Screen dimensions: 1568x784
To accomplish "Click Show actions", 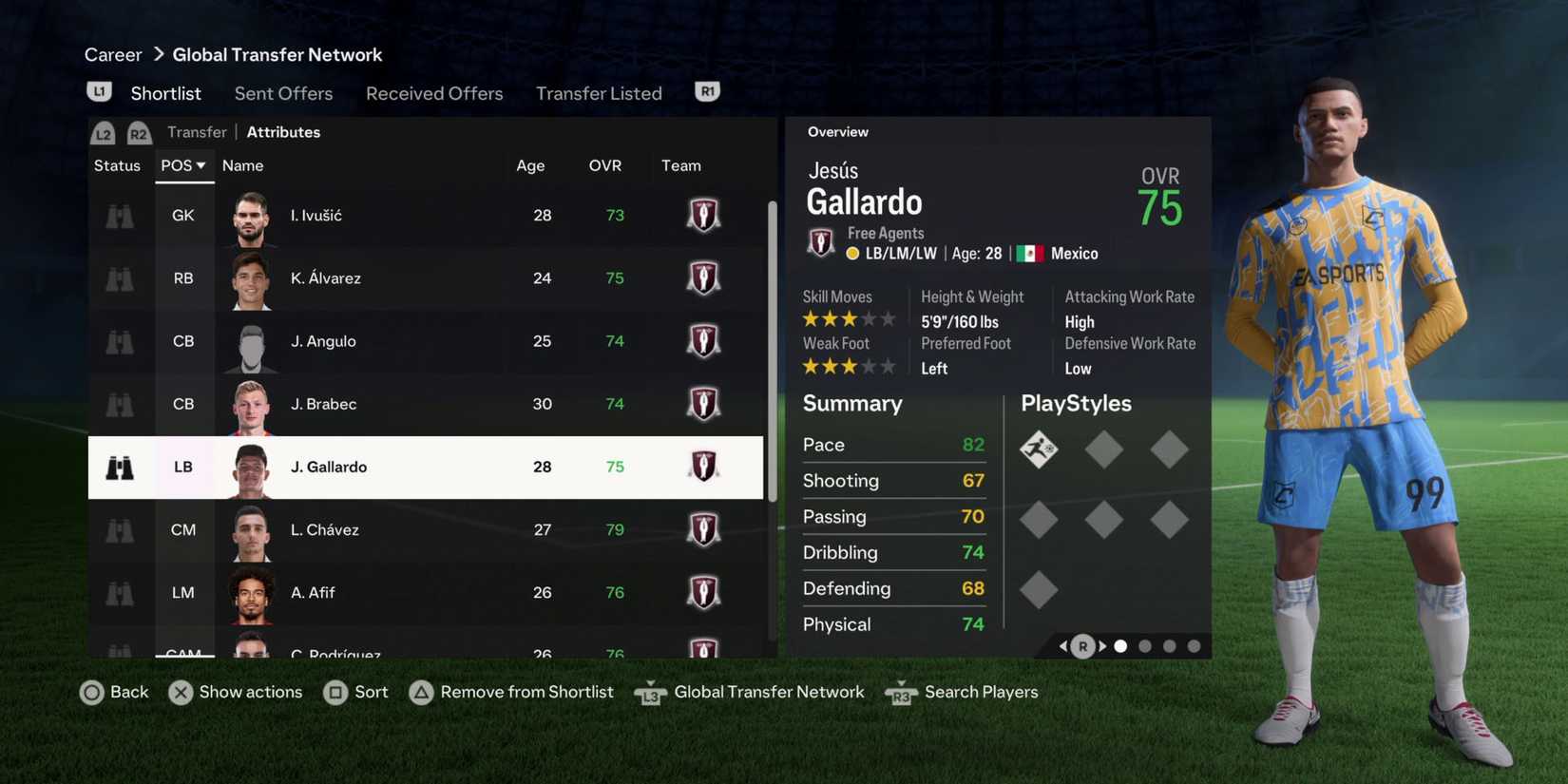I will [181, 692].
